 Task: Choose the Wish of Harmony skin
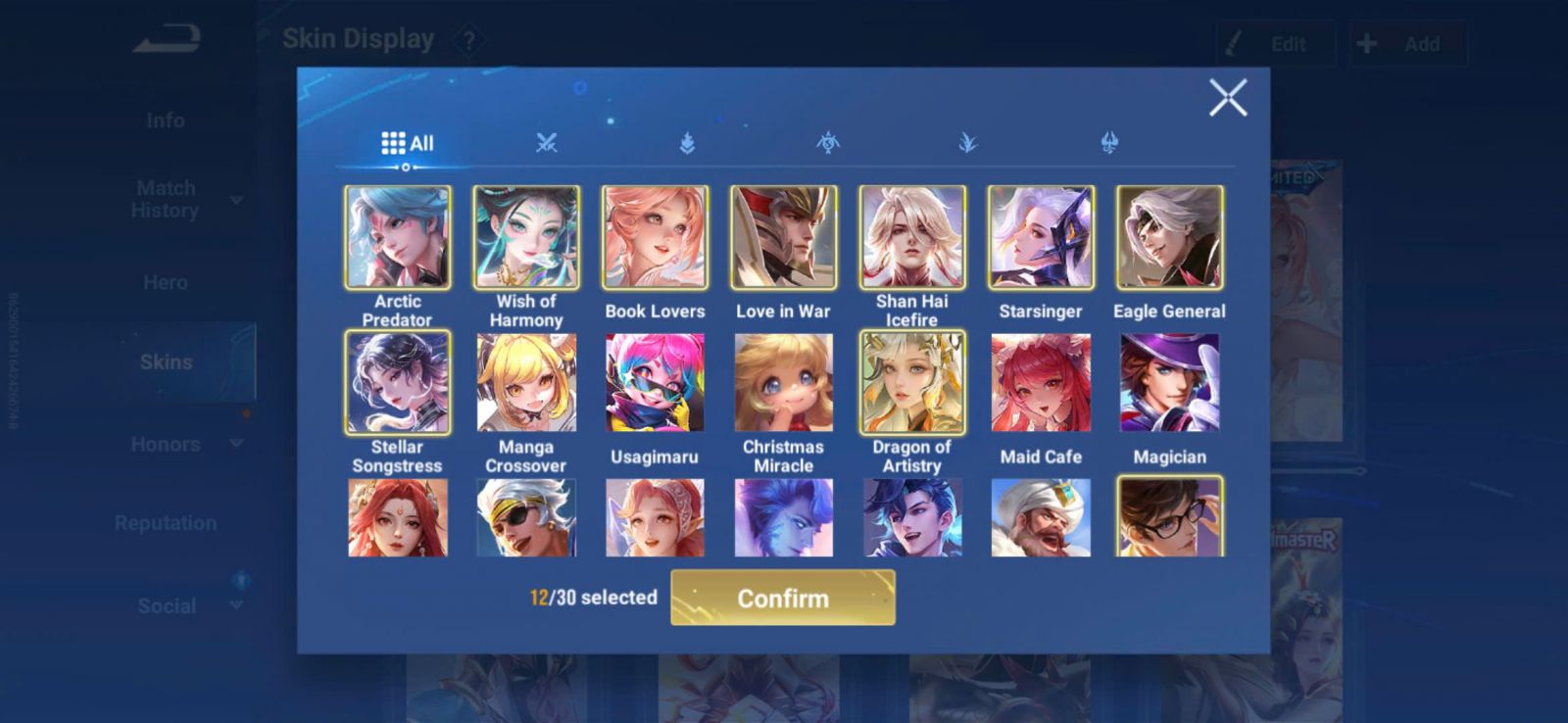(x=525, y=238)
